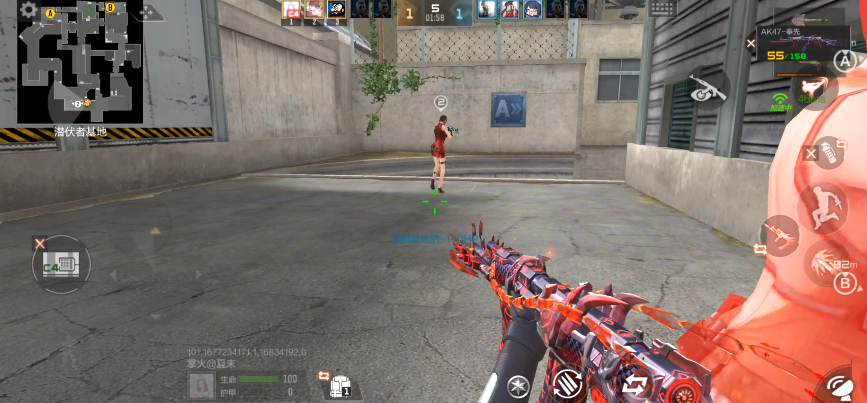Open the settings gear icon
The height and width of the screenshot is (403, 867).
[29, 11]
